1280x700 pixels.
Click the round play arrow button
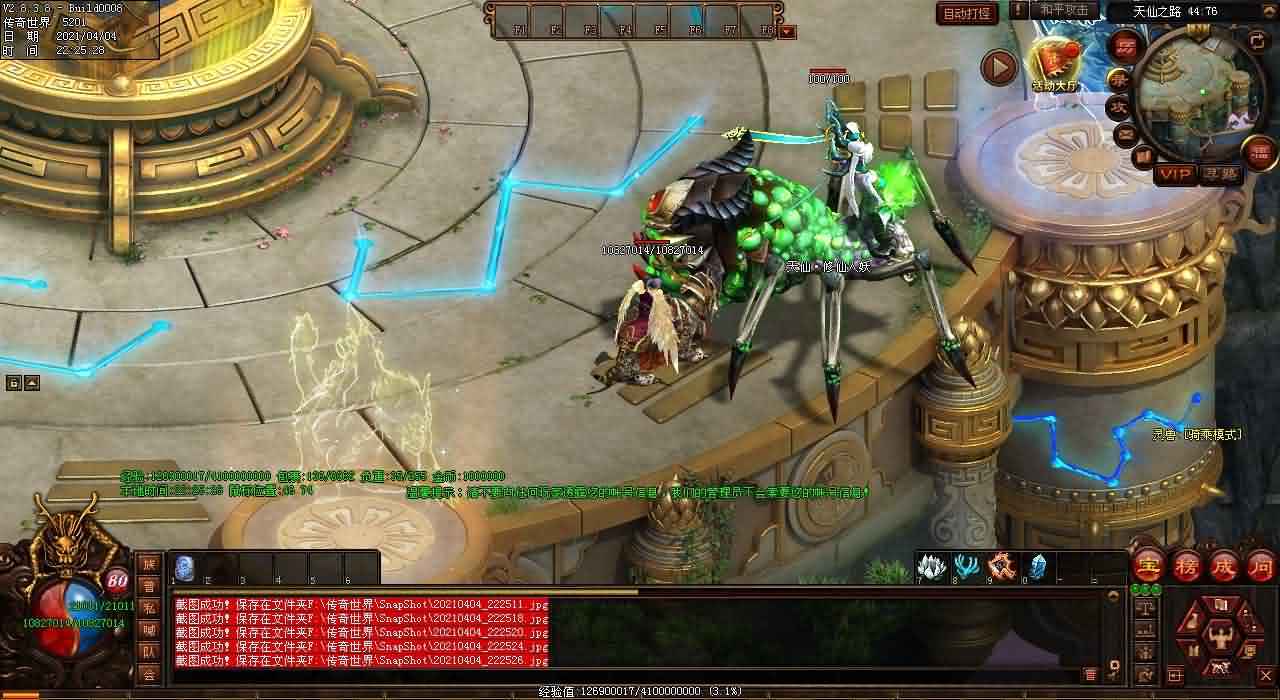coord(998,67)
